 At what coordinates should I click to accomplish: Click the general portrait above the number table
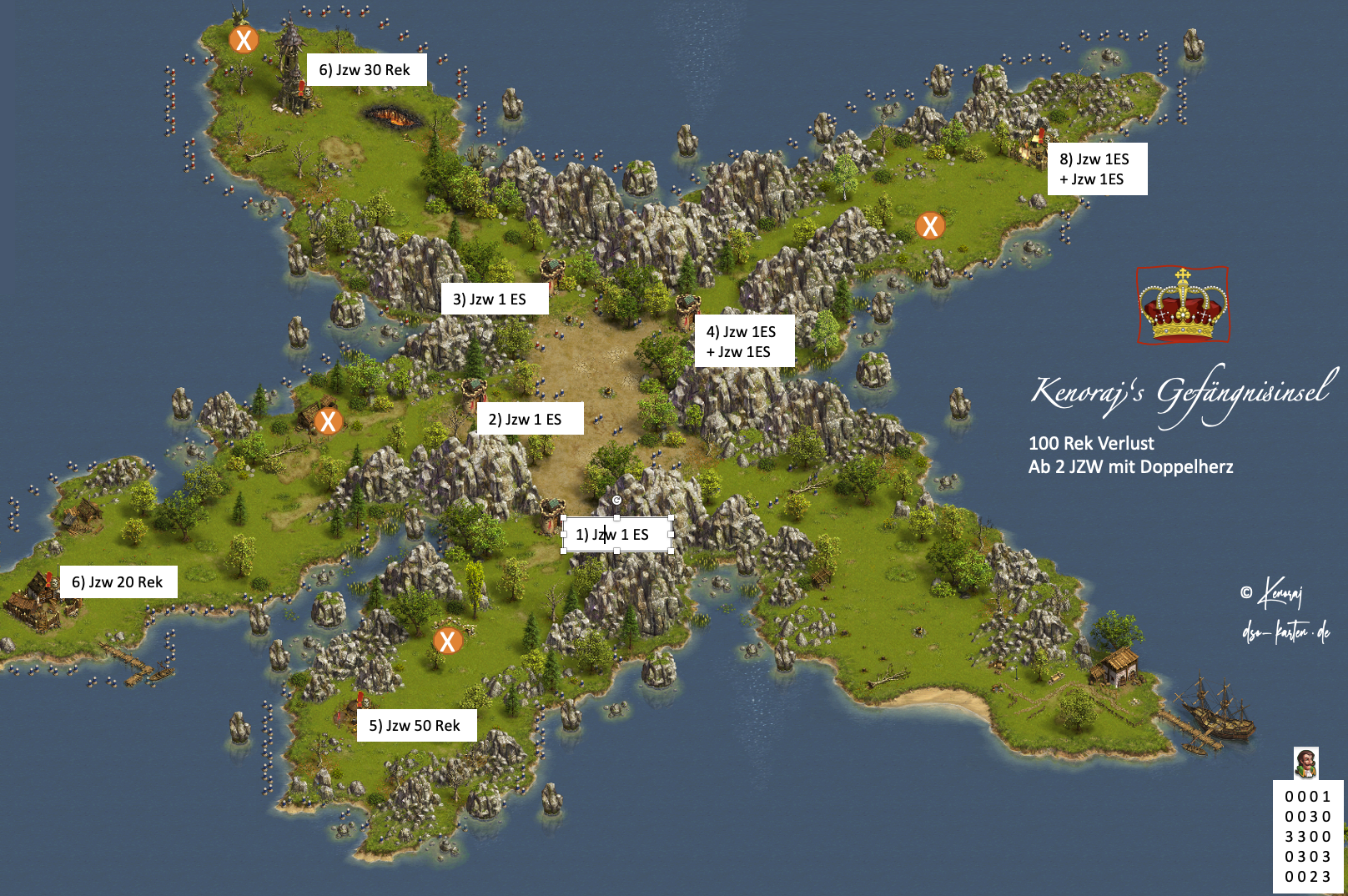coord(1305,763)
